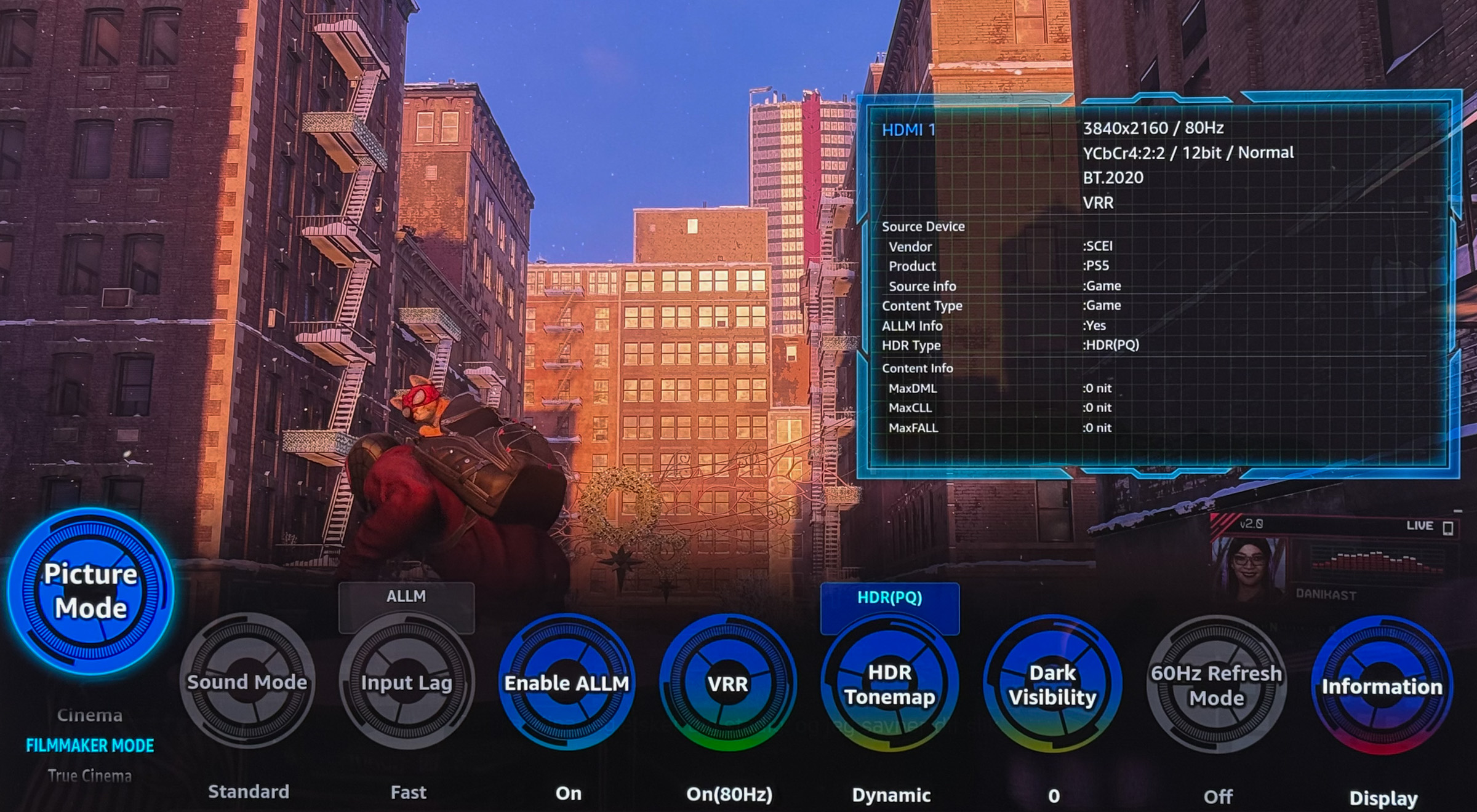This screenshot has width=1477, height=812.
Task: Toggle the Enable ALLM setting
Action: (x=567, y=683)
